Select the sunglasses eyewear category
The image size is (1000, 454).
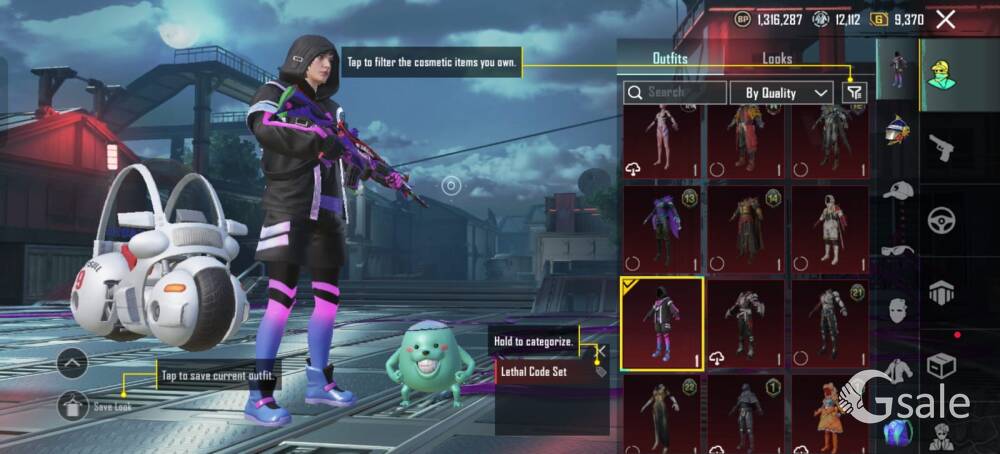coord(897,251)
